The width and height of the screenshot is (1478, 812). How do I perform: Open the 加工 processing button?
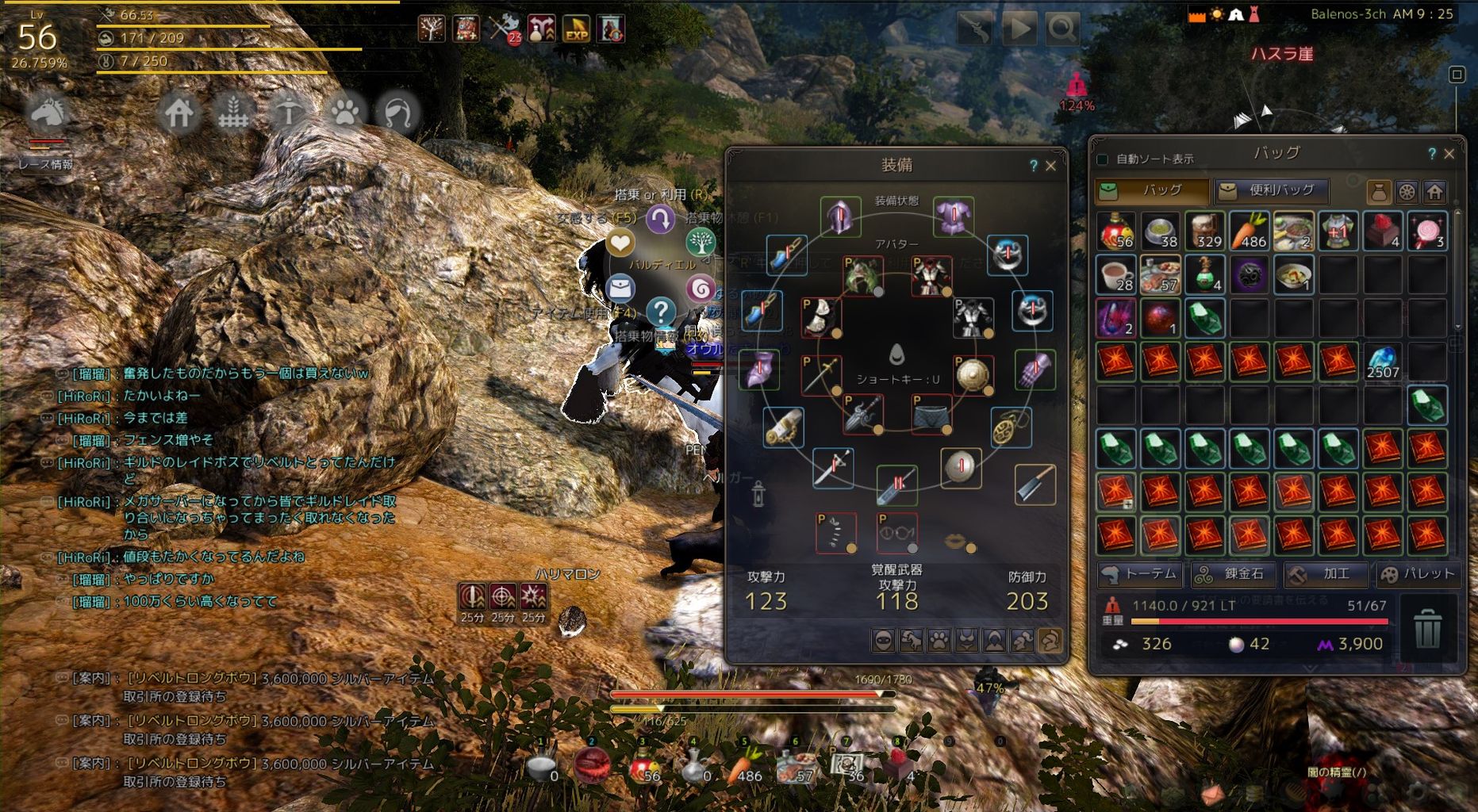point(1326,574)
